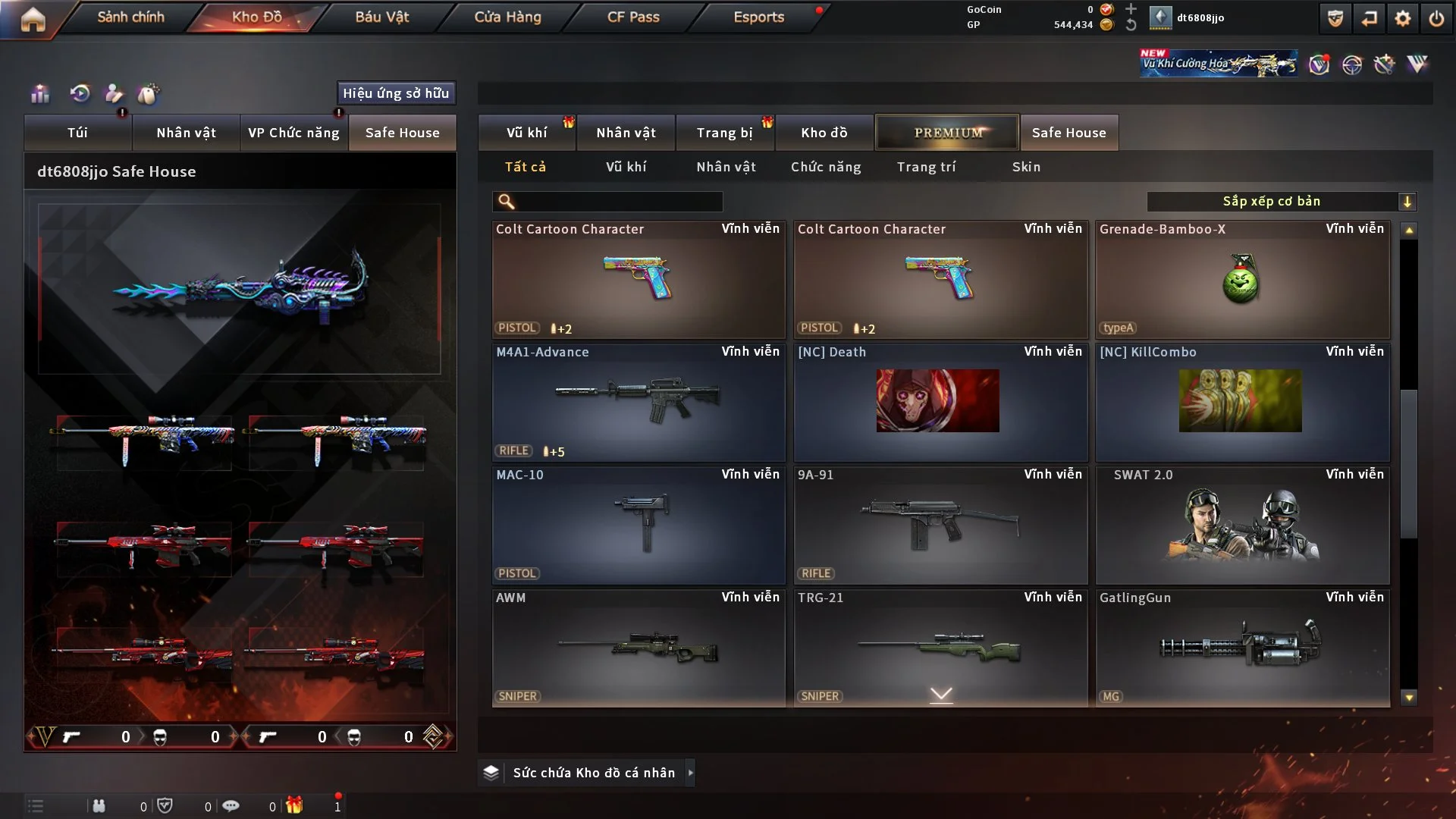Go to the Cửa Hàng shop
The width and height of the screenshot is (1456, 819).
tap(507, 17)
